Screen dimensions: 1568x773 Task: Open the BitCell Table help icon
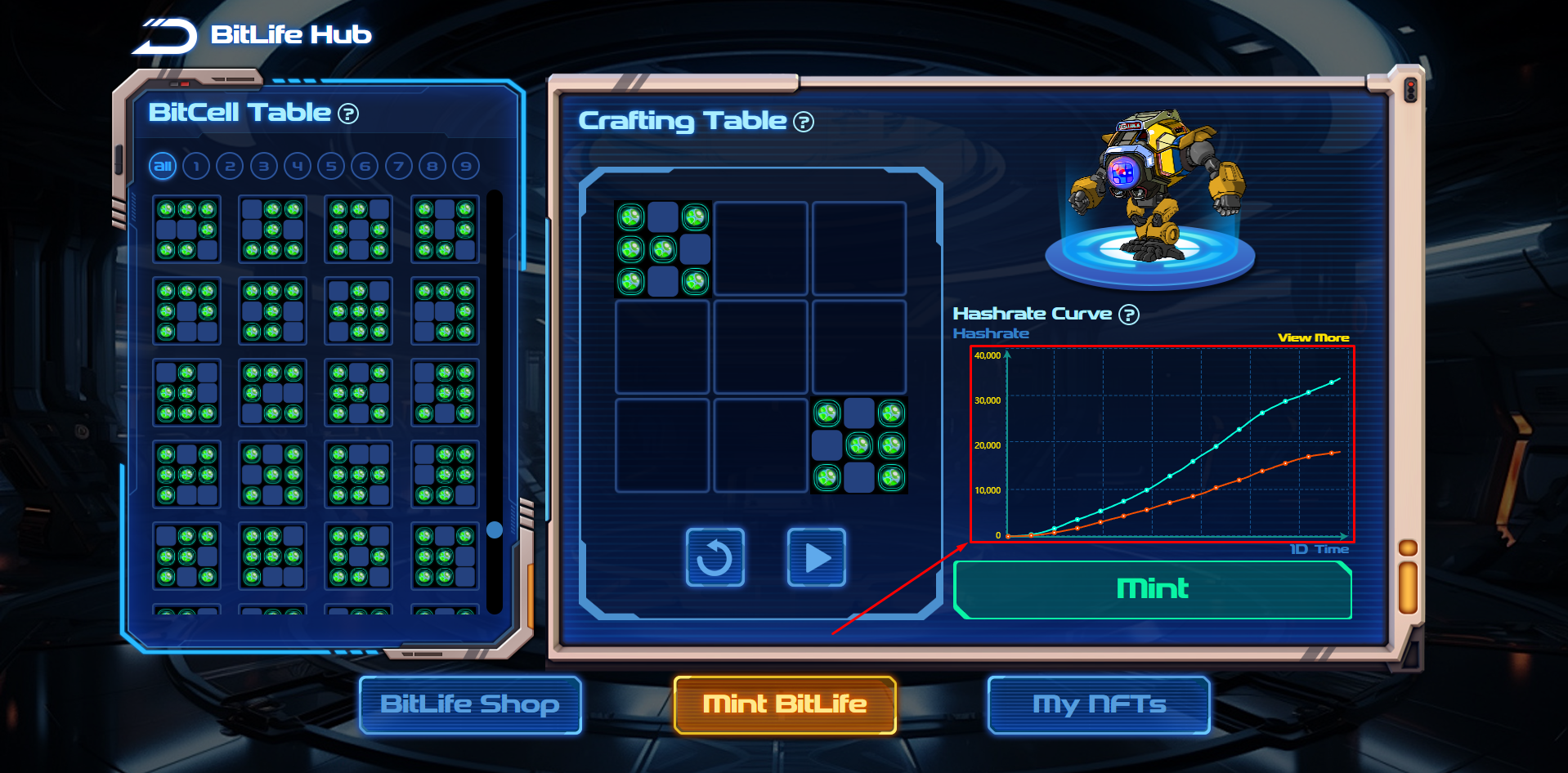pyautogui.click(x=348, y=114)
